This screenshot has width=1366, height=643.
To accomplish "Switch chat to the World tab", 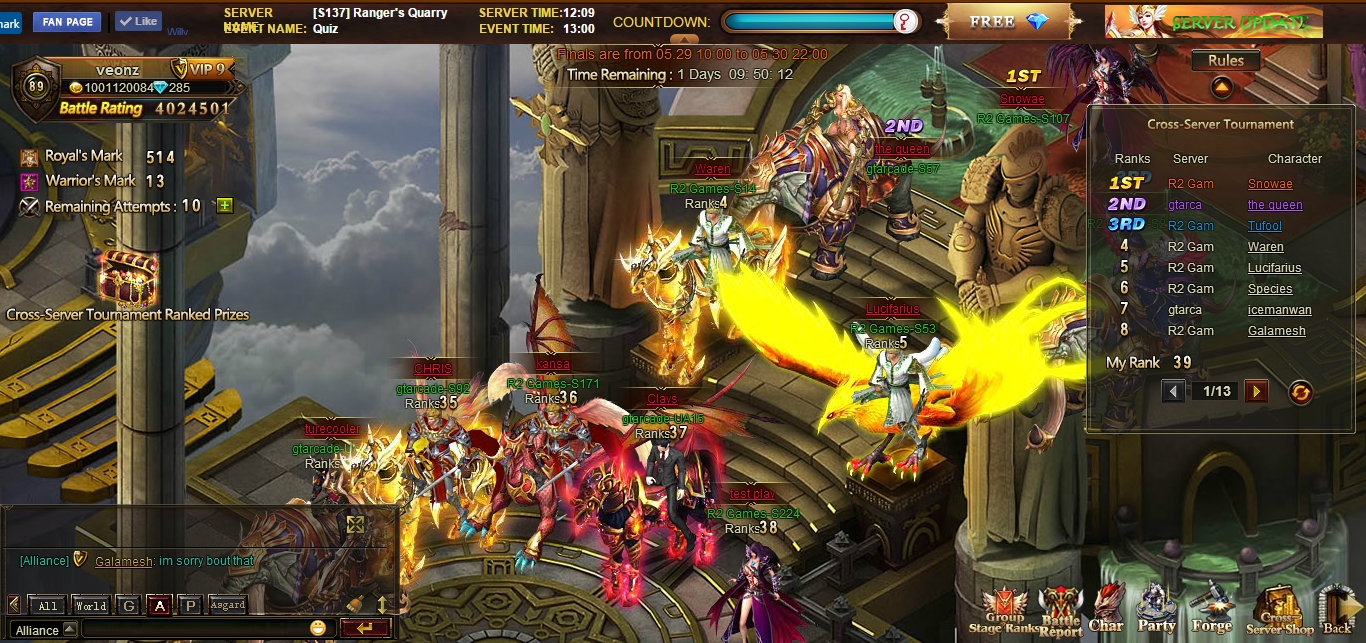I will click(x=90, y=605).
